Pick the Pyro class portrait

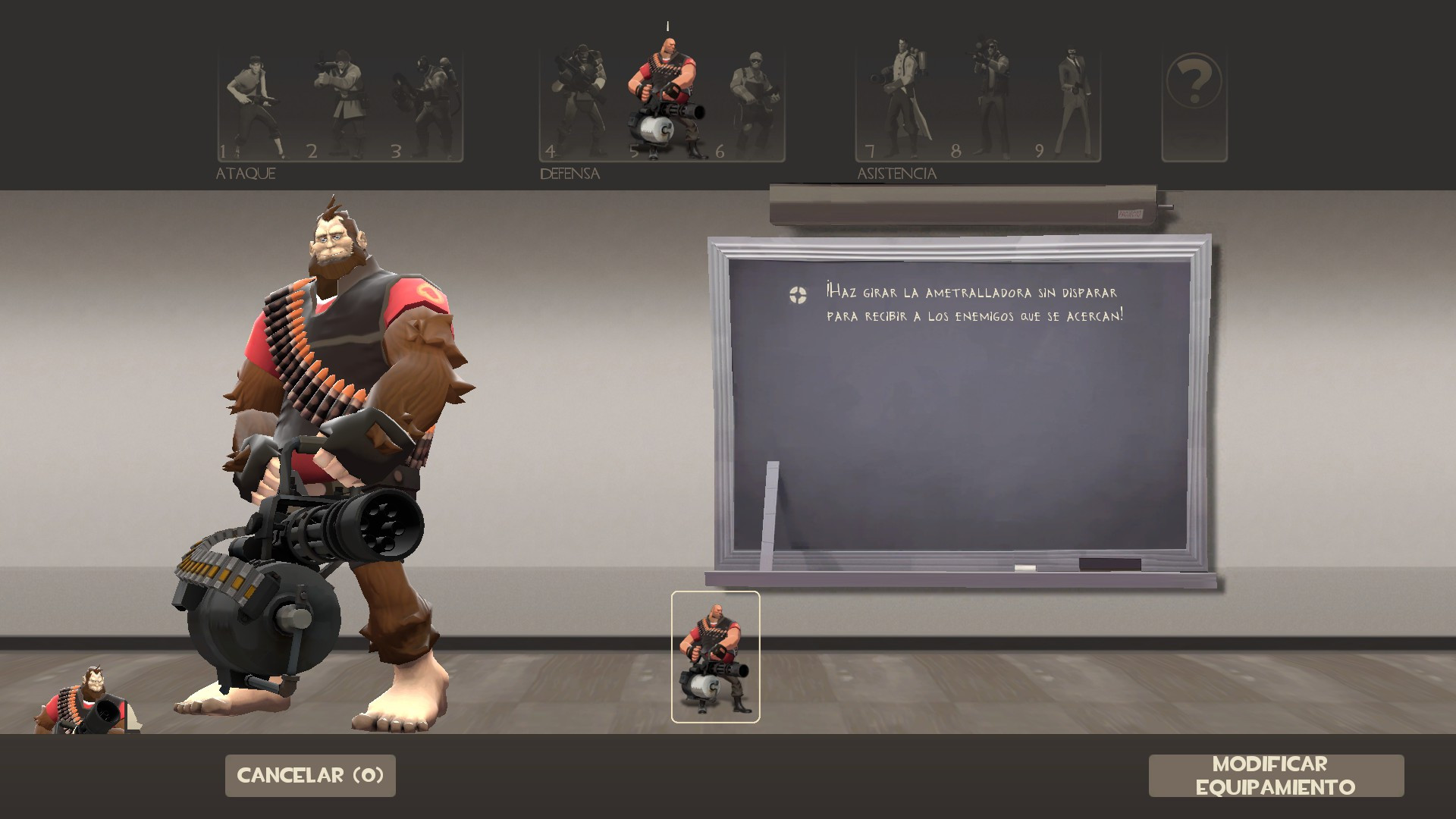point(425,102)
